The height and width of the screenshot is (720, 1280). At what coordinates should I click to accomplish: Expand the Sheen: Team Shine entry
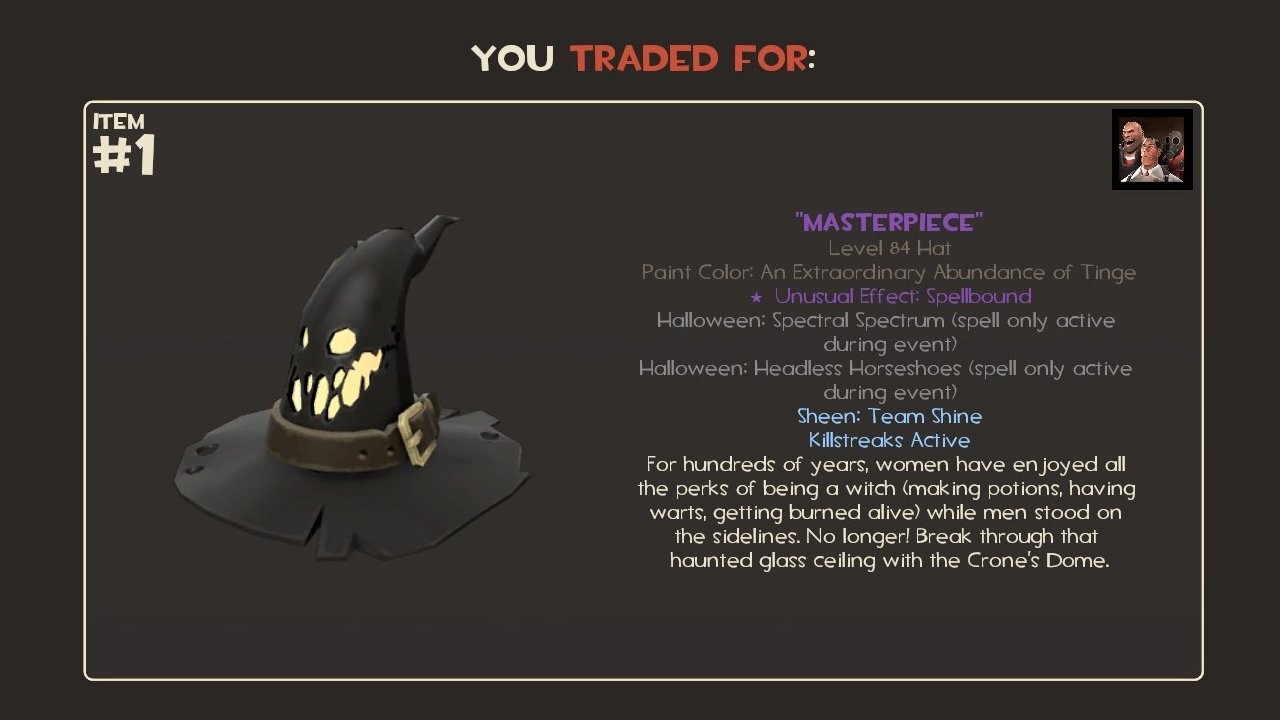889,416
